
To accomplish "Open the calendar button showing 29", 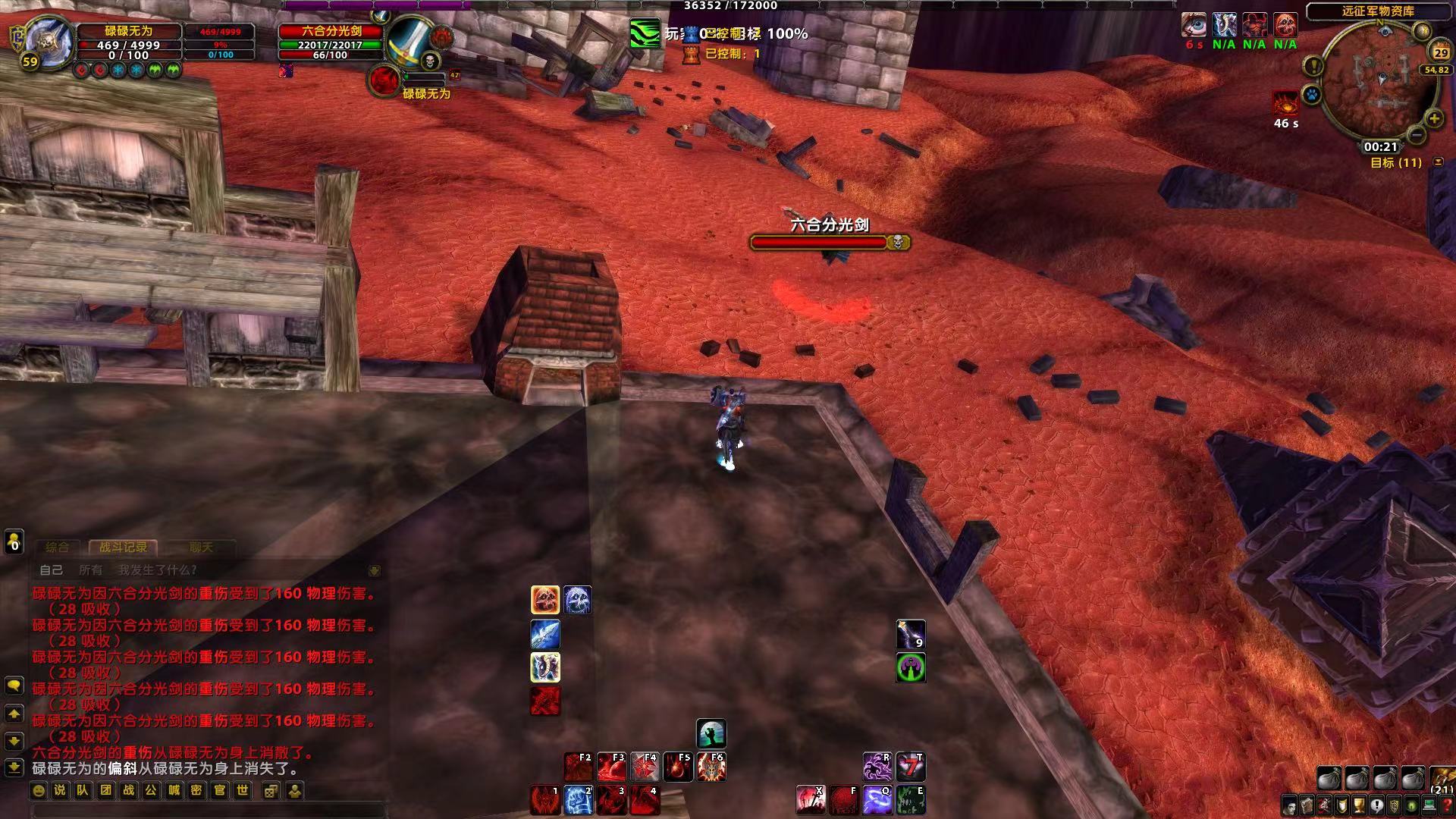I will (x=1440, y=52).
